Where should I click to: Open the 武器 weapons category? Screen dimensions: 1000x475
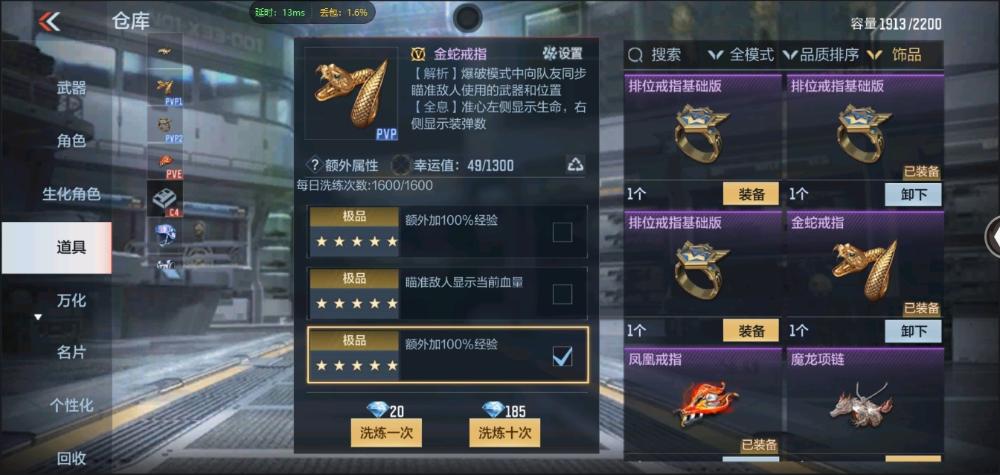(71, 88)
